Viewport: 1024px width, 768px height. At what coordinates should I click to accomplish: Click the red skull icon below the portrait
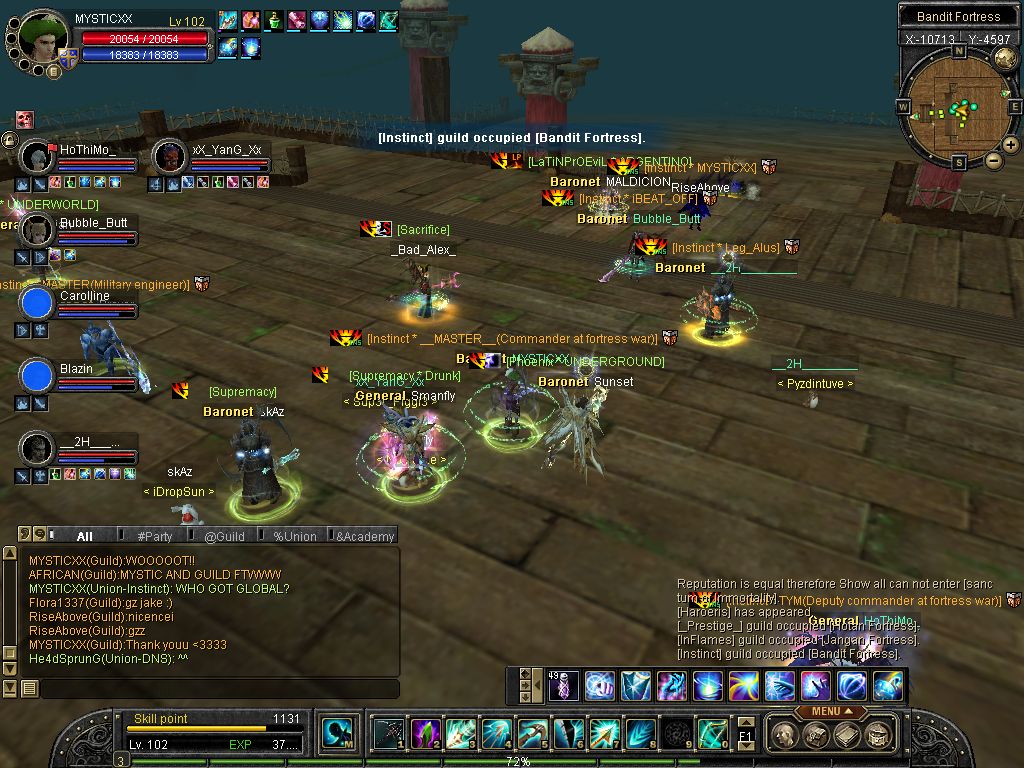tap(24, 119)
